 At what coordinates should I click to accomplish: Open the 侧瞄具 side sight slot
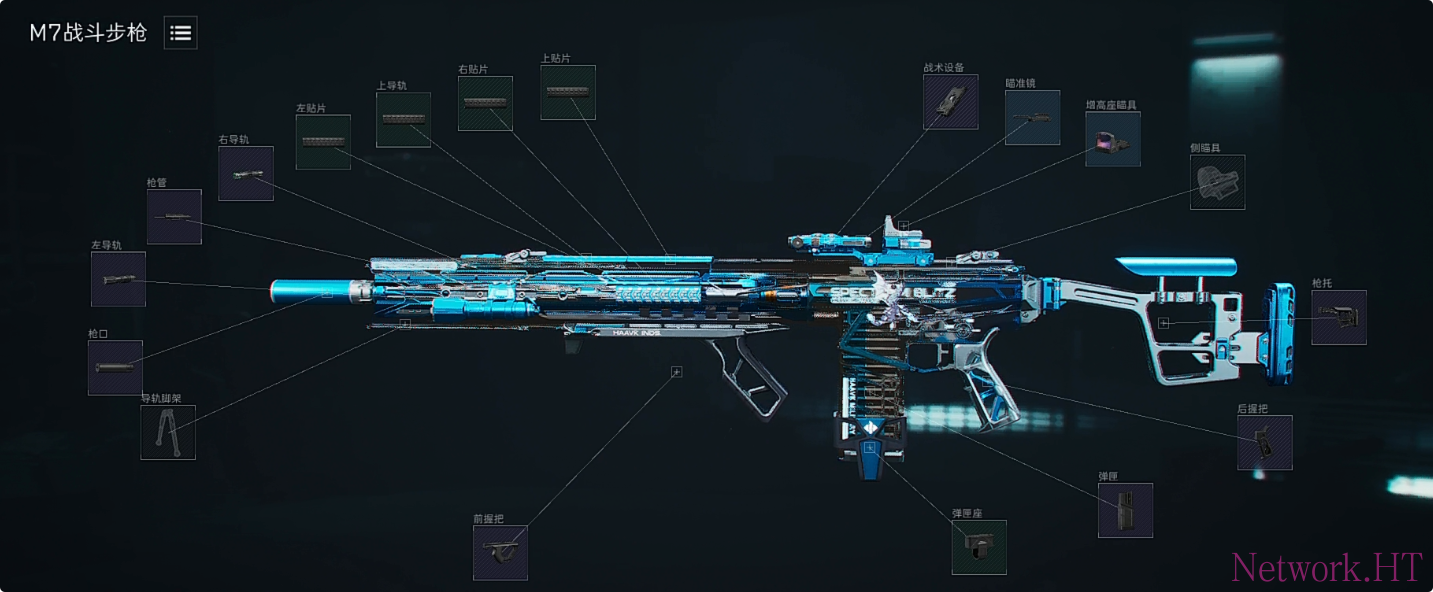[x=1218, y=182]
